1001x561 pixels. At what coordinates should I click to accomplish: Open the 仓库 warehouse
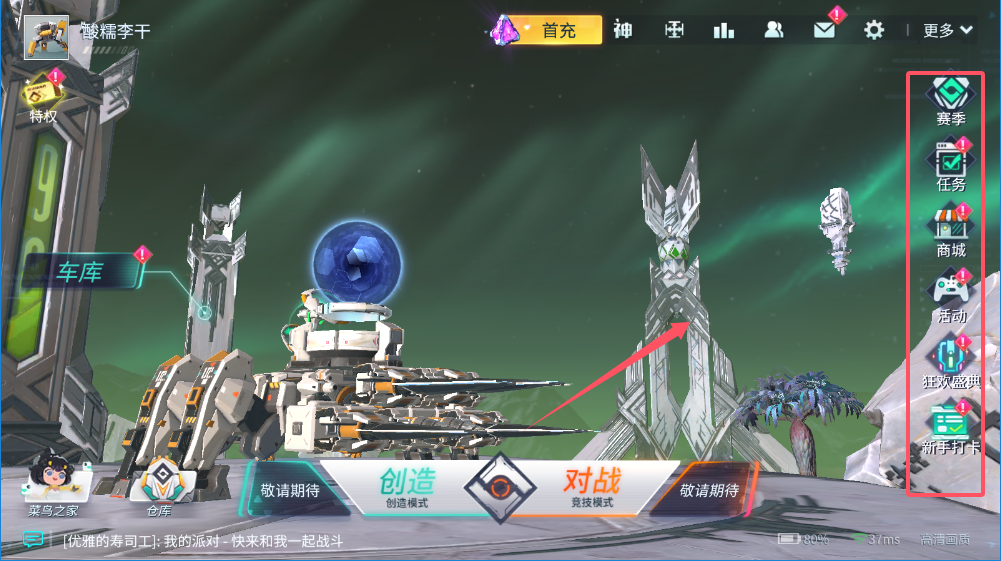pos(158,485)
